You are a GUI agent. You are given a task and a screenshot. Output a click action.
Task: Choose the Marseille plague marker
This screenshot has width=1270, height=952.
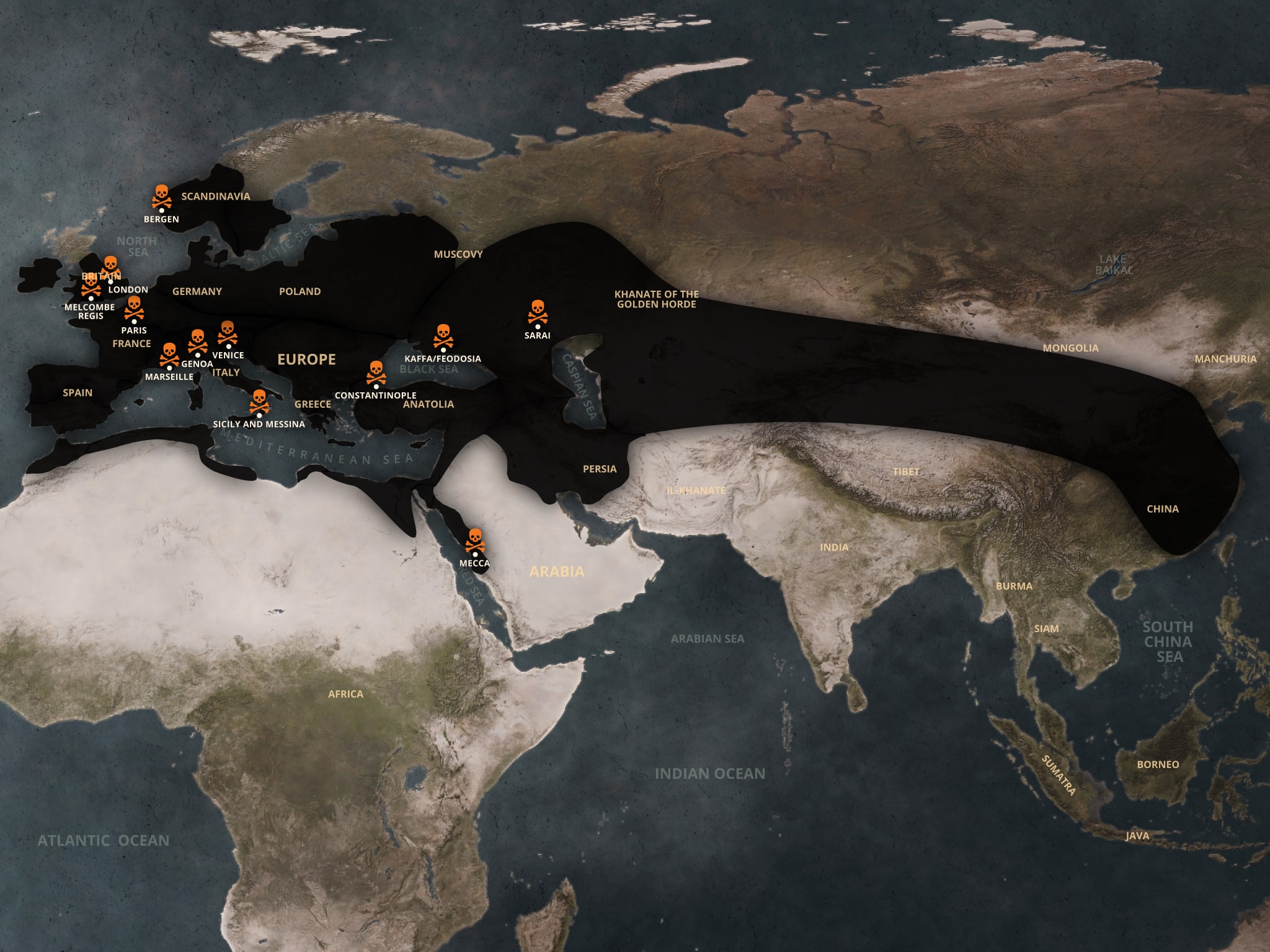click(x=169, y=355)
